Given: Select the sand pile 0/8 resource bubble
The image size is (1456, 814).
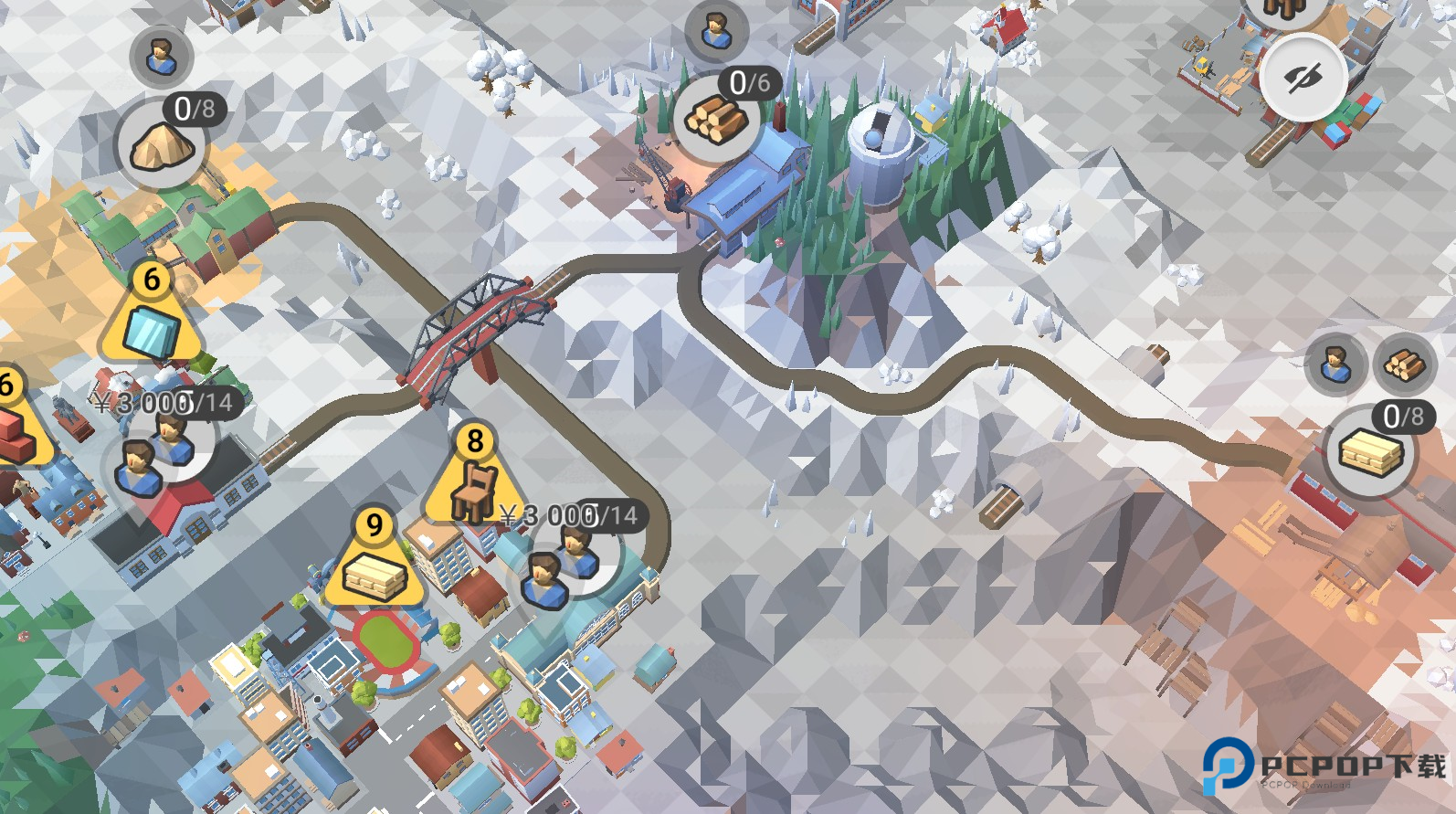Looking at the screenshot, I should click(x=162, y=144).
